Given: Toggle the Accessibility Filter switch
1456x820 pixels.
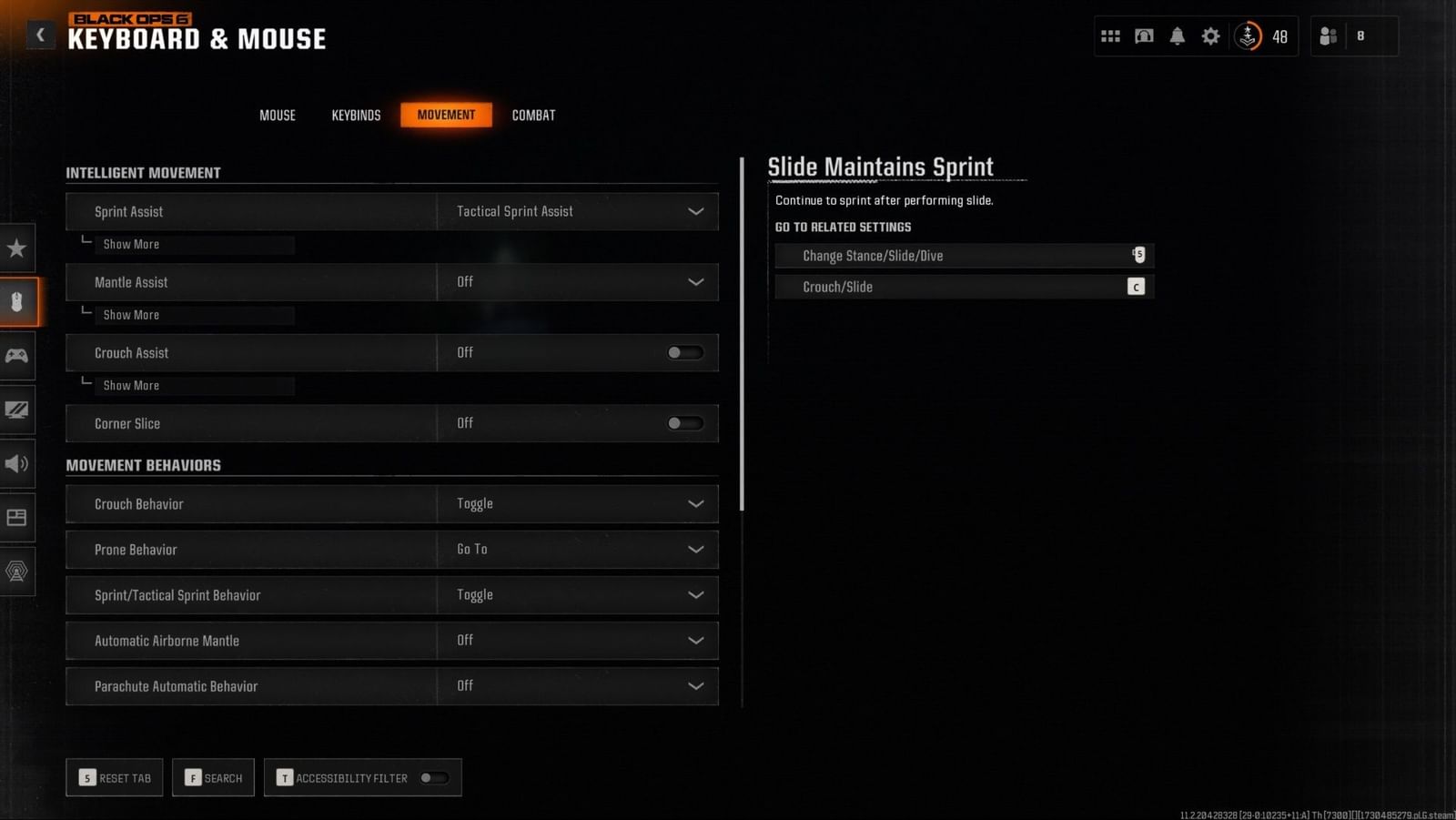Looking at the screenshot, I should pos(434,777).
